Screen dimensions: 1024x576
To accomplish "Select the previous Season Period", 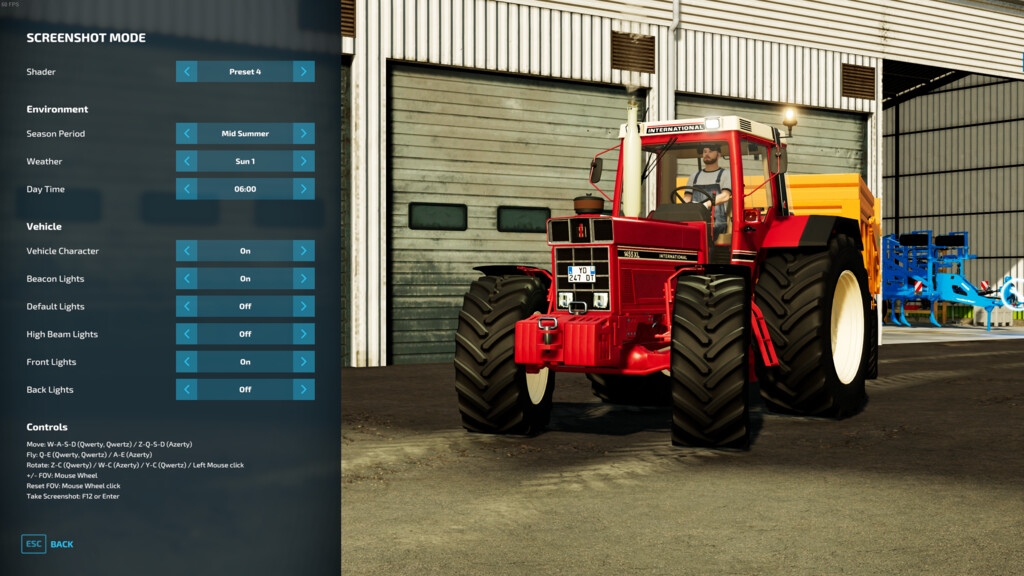I will click(186, 133).
